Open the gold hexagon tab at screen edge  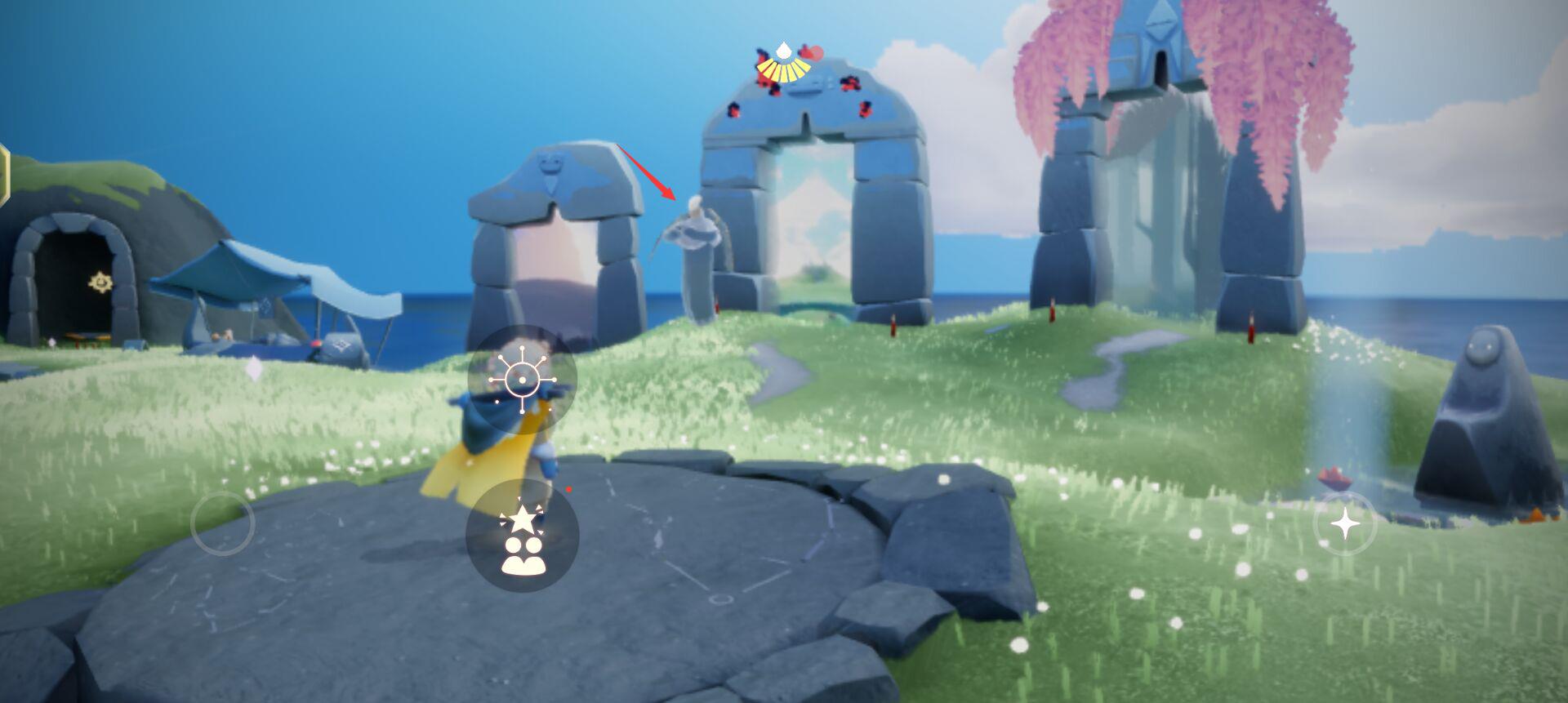(x=4, y=173)
